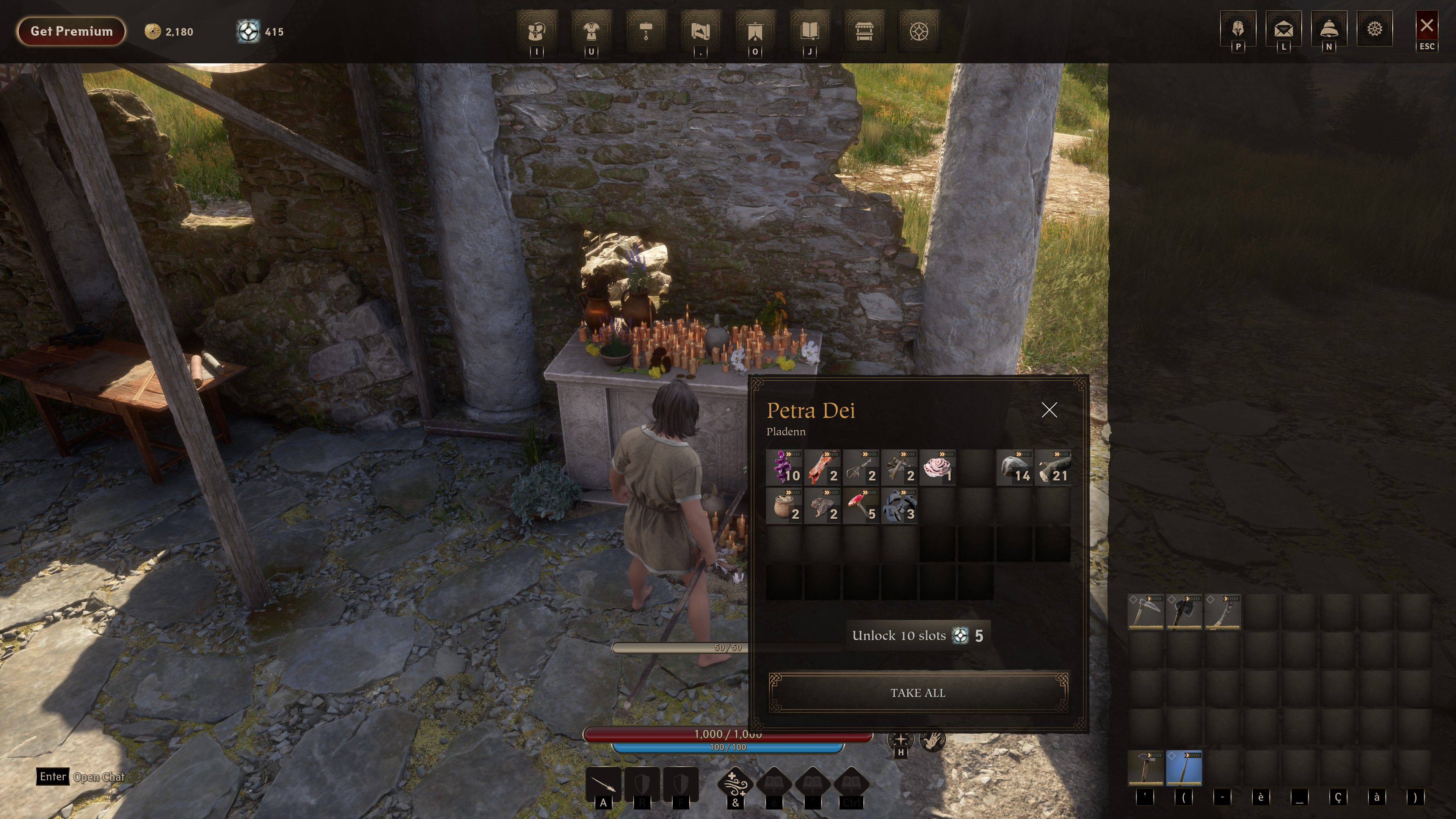This screenshot has width=1456, height=819.
Task: Open the inventory bag menu
Action: [x=537, y=31]
